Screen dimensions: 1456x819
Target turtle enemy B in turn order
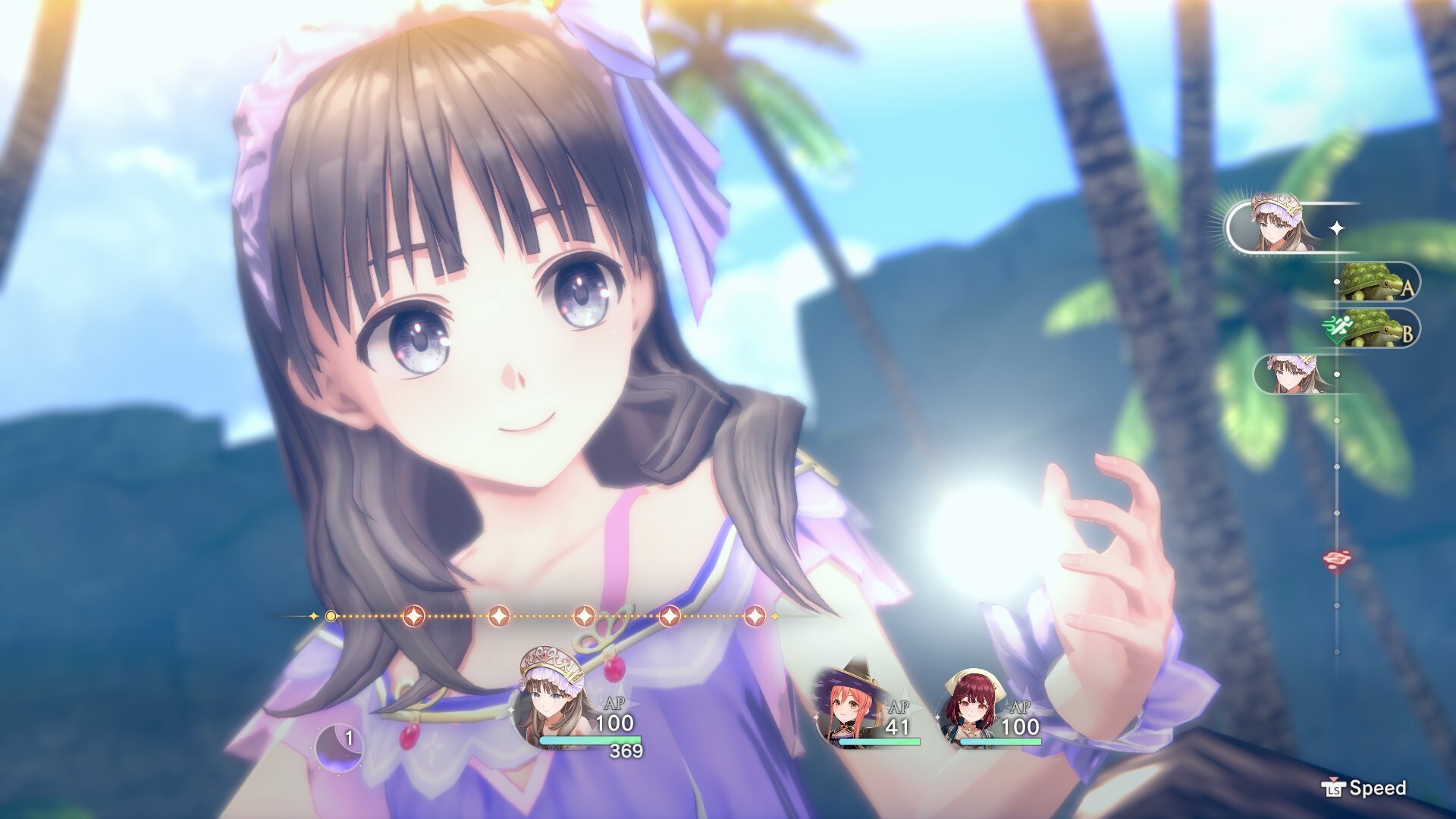[1371, 329]
